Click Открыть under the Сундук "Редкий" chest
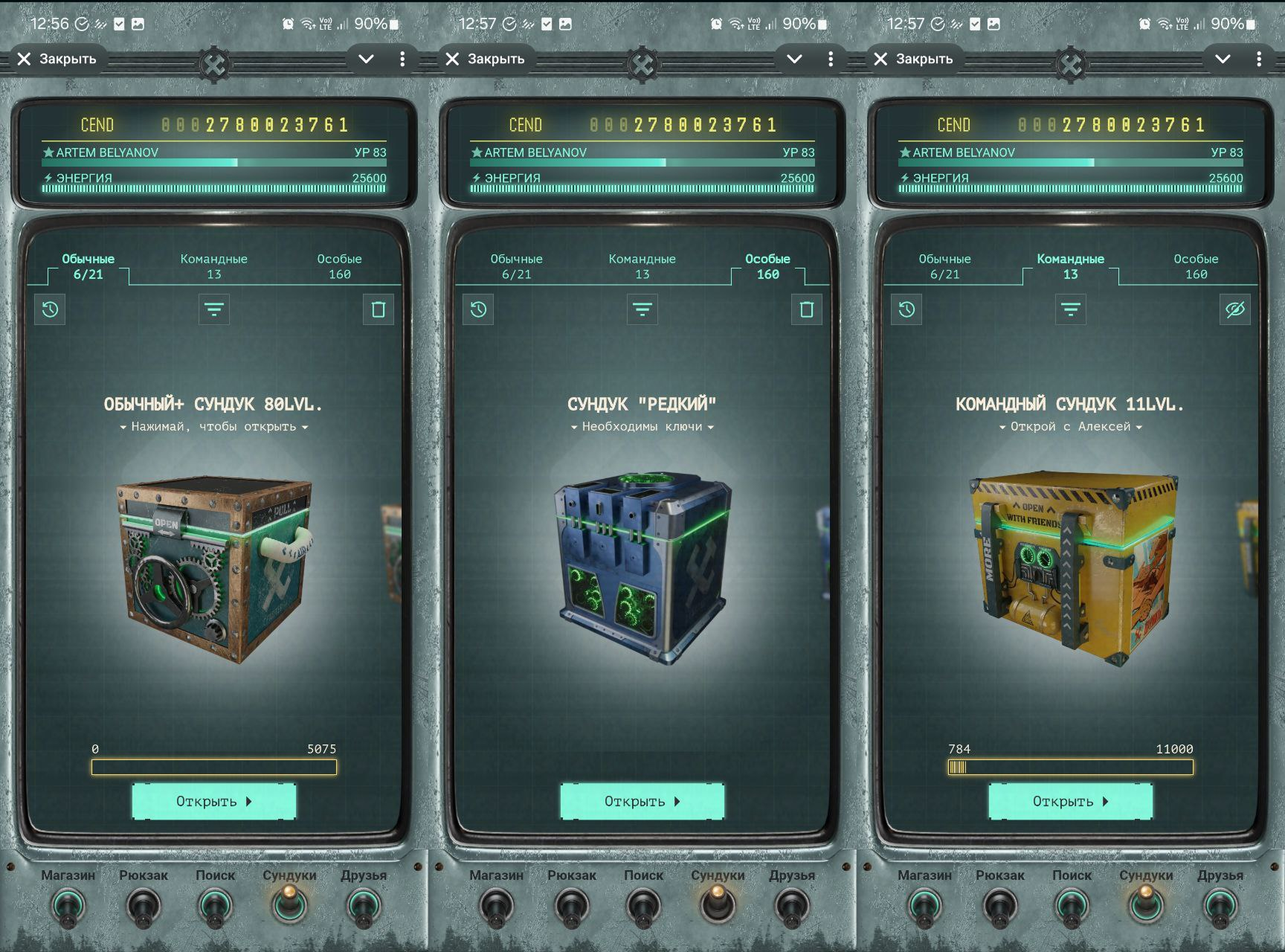 [642, 801]
